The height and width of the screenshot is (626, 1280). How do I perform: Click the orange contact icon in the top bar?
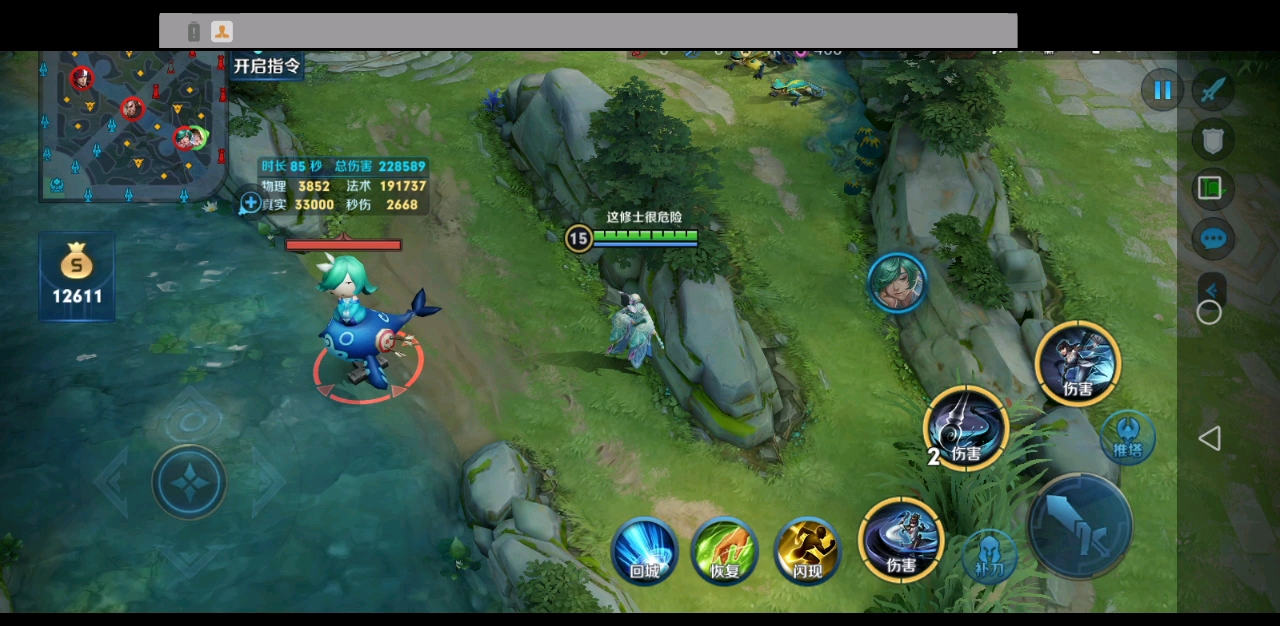pos(222,32)
